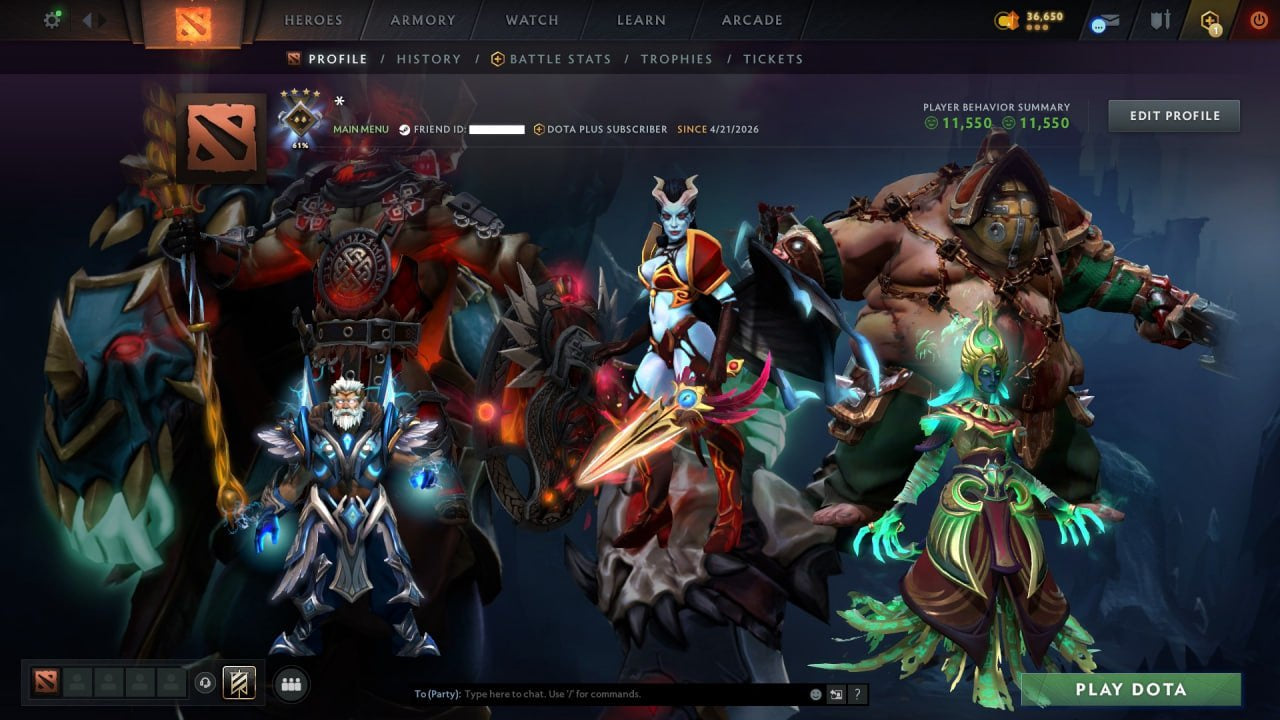Open the friends list icon

289,683
